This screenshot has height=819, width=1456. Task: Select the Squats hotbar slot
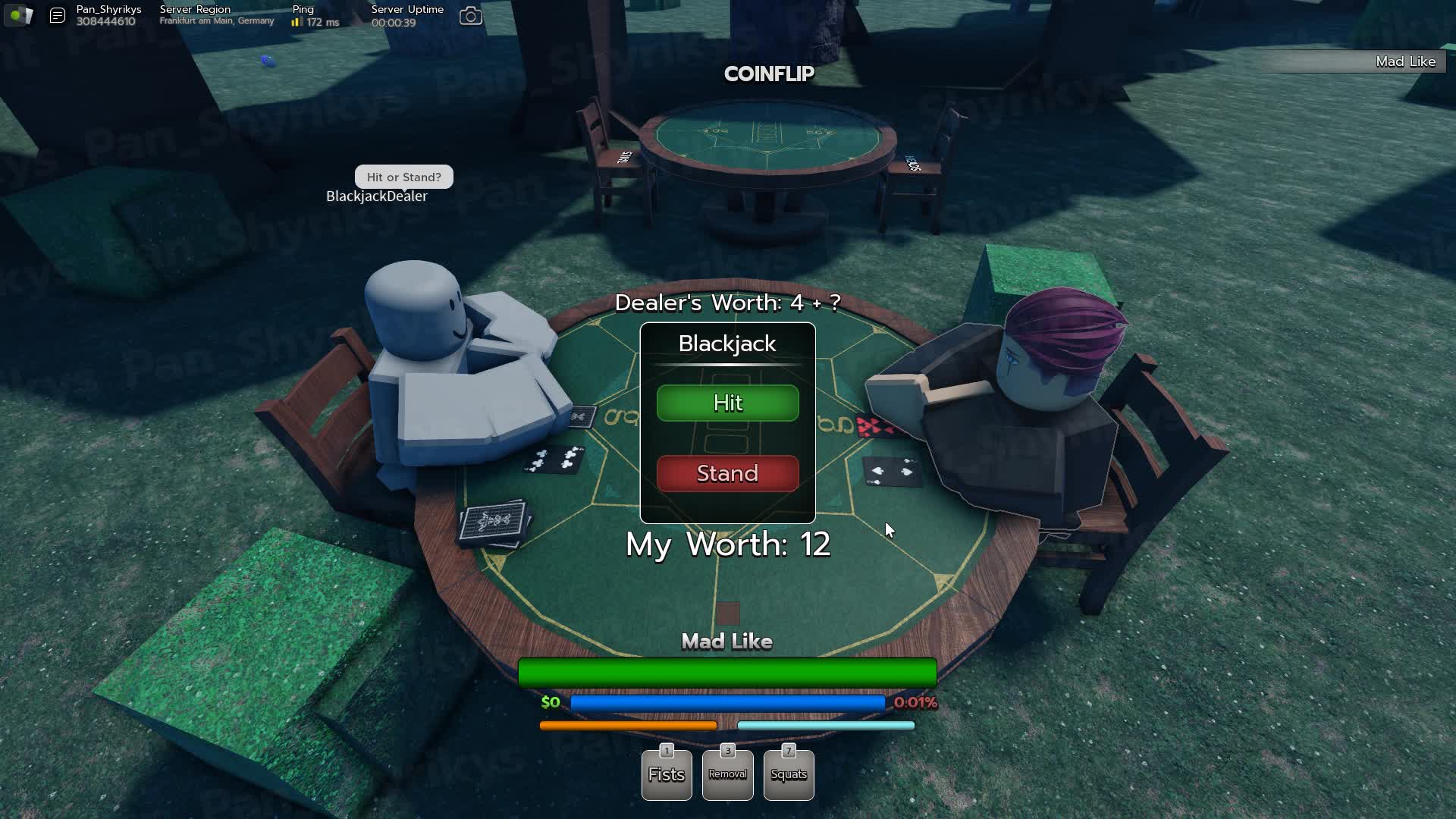click(x=789, y=774)
